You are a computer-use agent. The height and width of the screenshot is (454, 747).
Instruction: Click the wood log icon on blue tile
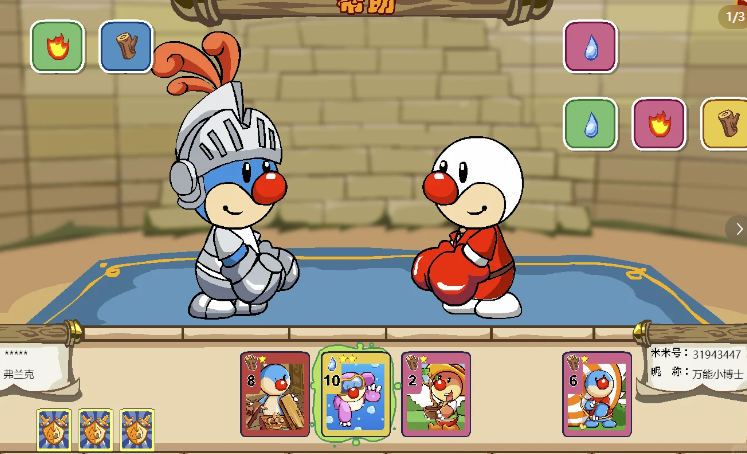point(126,46)
